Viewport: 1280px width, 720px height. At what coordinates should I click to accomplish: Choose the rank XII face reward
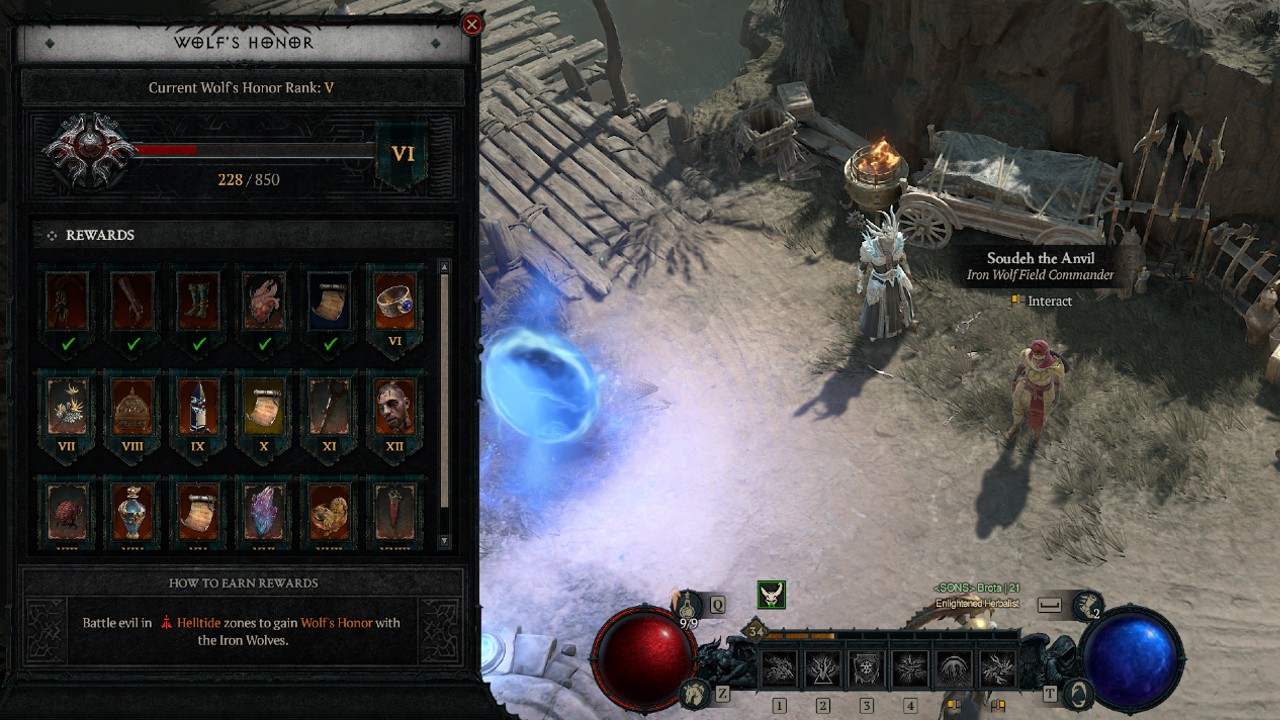click(395, 407)
